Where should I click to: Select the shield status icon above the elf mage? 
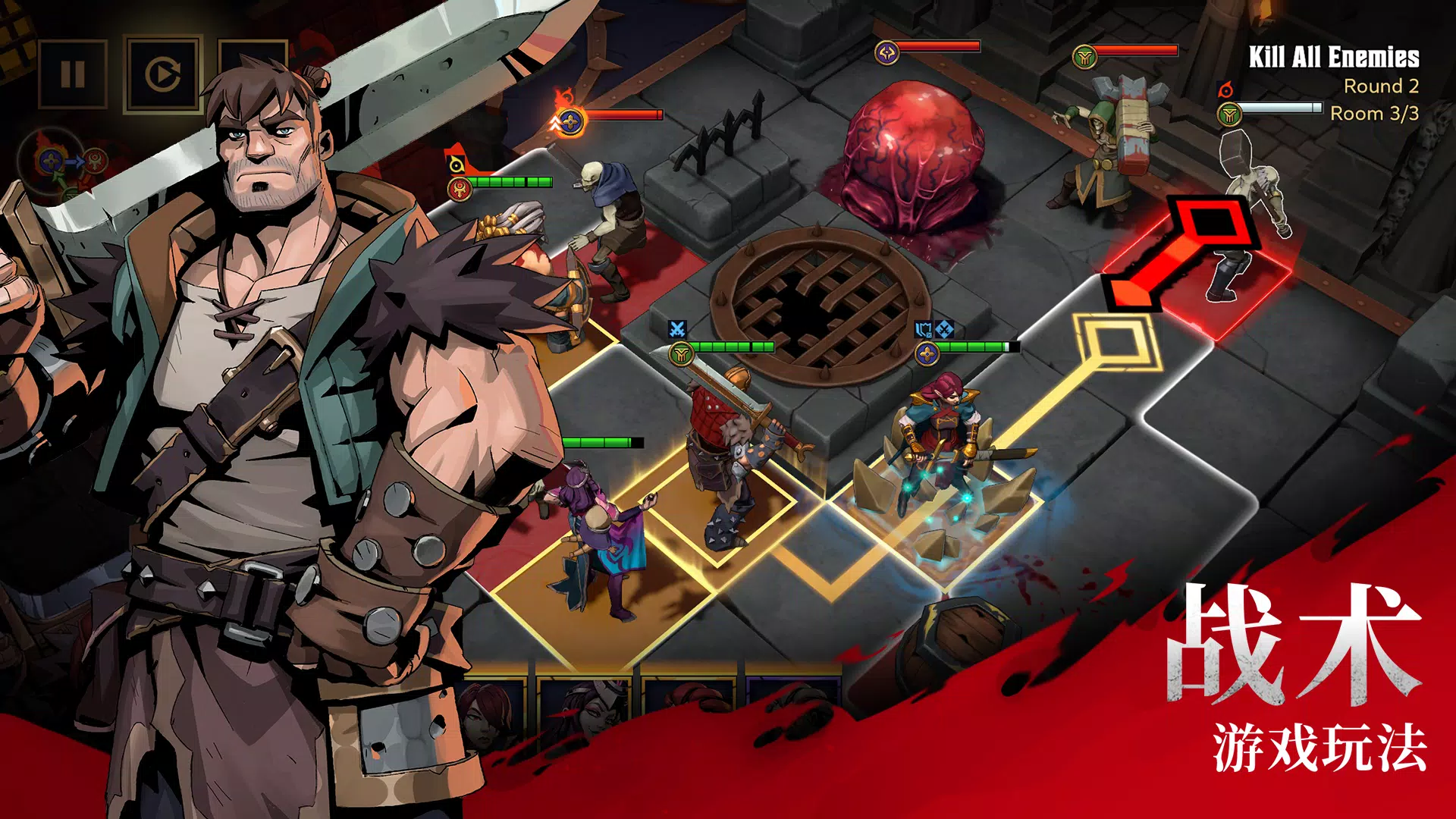921,328
